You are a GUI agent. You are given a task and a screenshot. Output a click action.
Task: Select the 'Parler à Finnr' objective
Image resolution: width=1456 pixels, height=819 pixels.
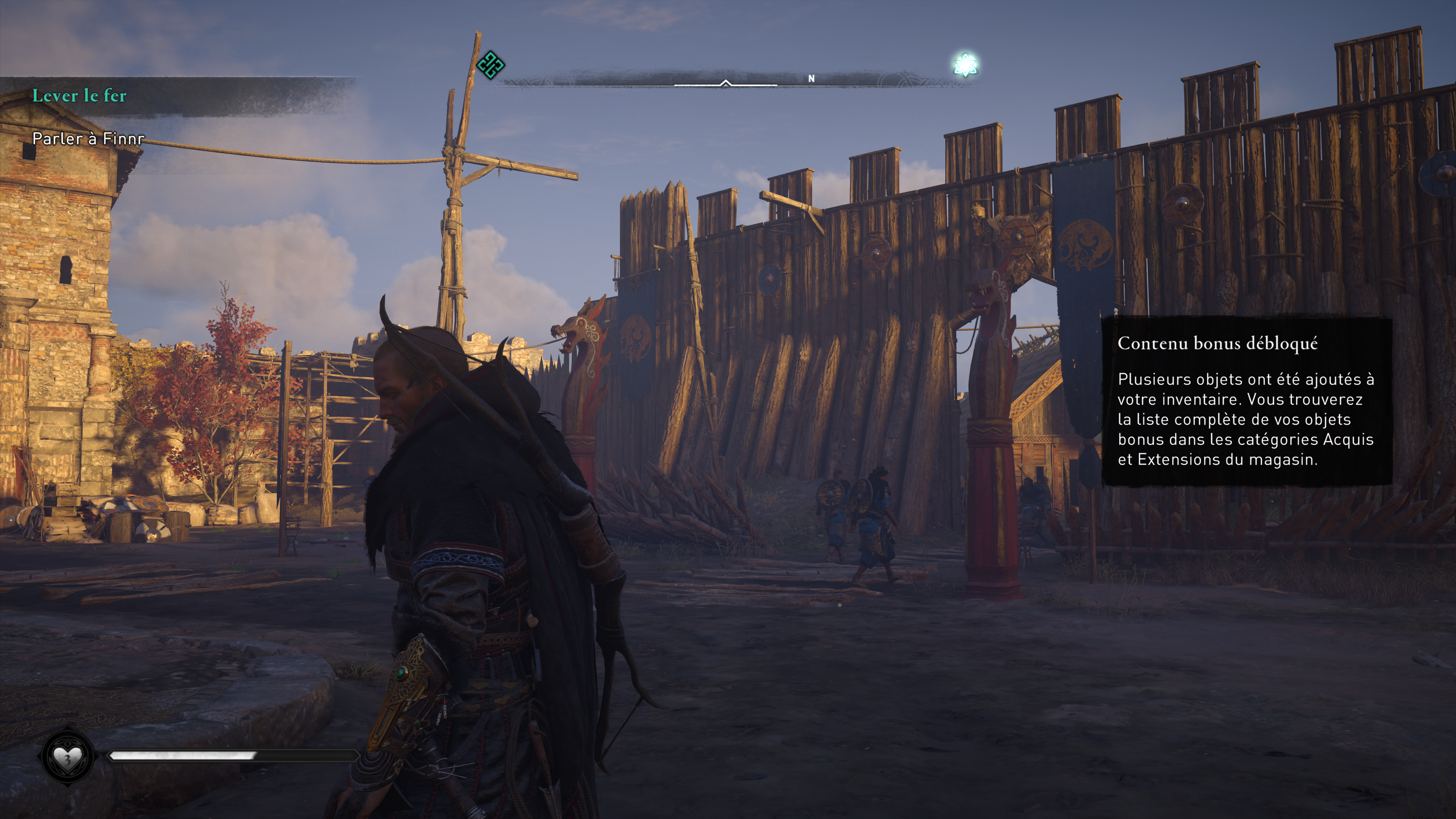click(x=88, y=138)
